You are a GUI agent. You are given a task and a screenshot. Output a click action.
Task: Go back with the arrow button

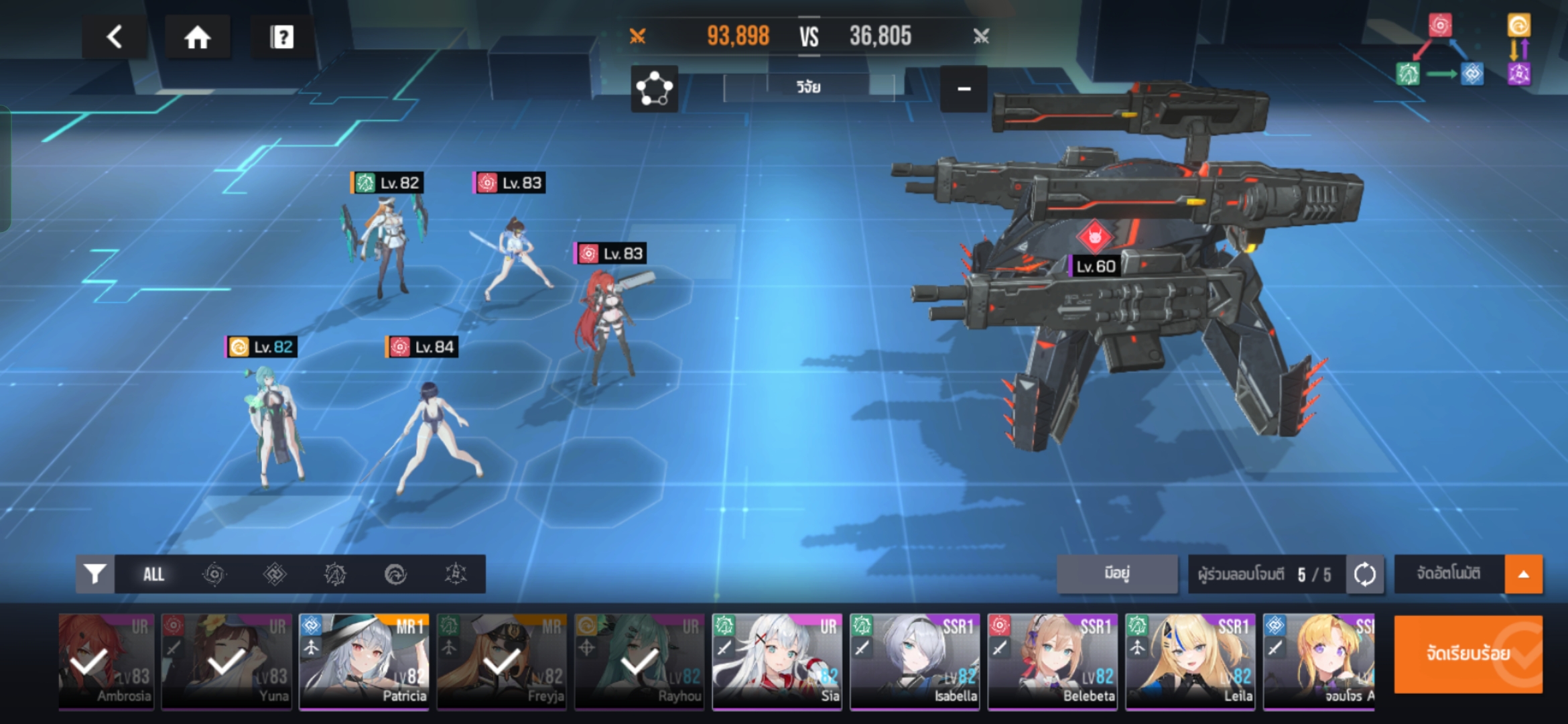(115, 37)
